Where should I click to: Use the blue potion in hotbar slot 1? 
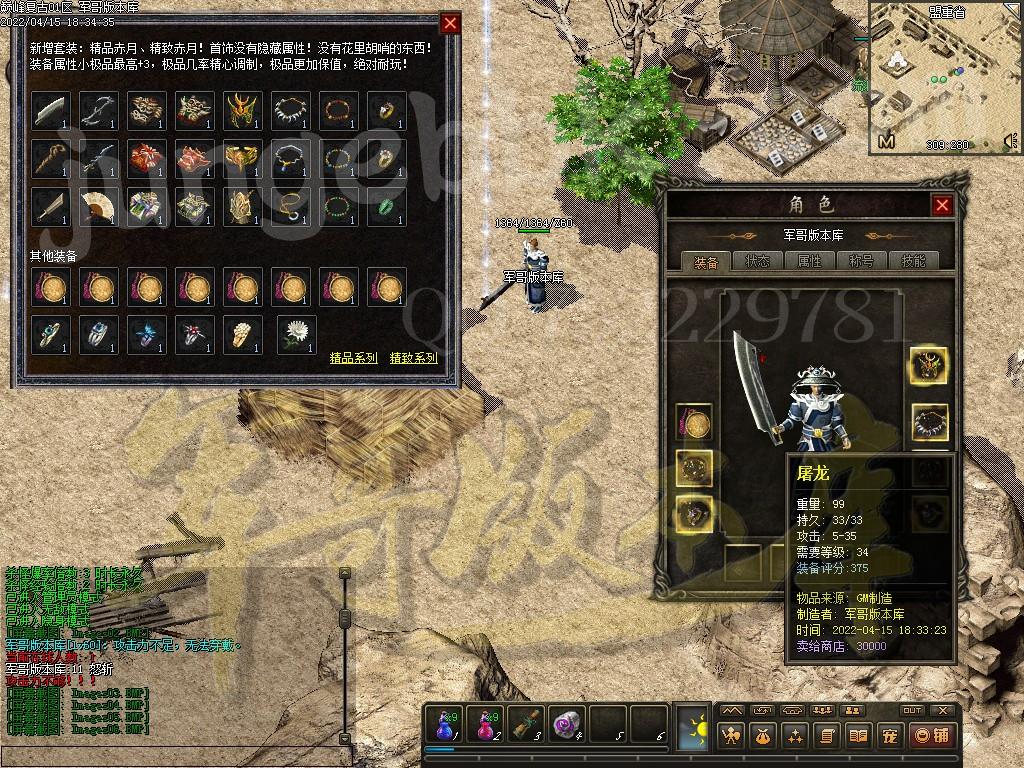click(x=445, y=724)
